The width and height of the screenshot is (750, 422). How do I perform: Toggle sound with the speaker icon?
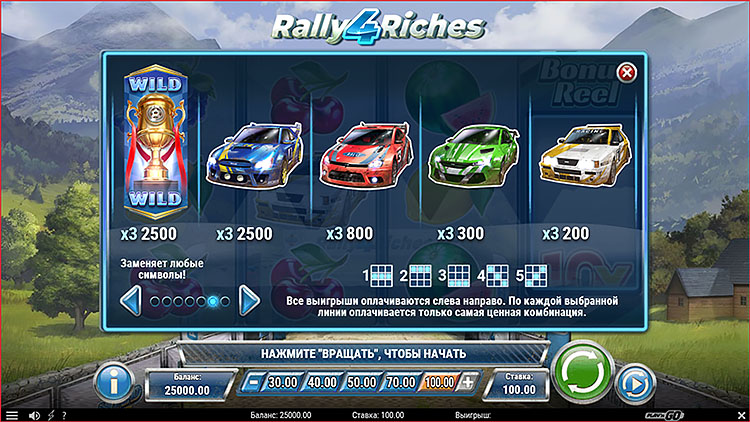(33, 415)
